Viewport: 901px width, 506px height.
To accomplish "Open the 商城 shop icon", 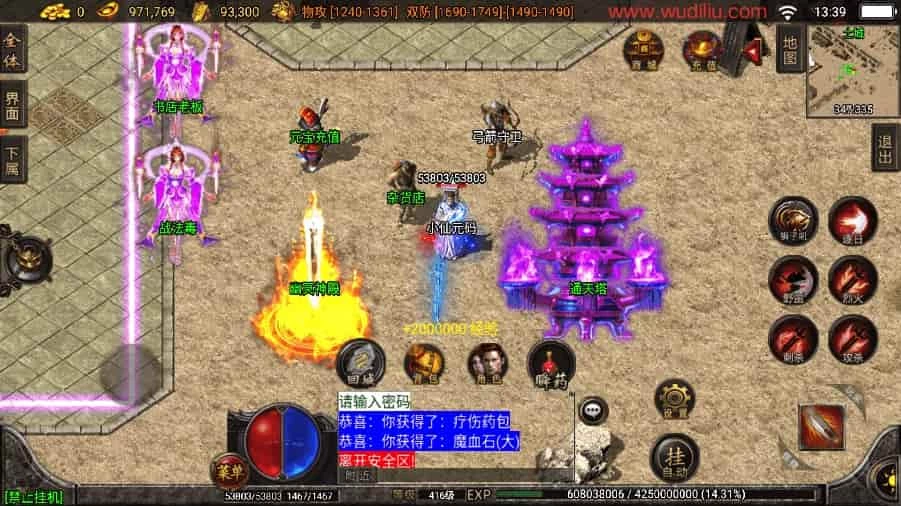I will click(642, 49).
